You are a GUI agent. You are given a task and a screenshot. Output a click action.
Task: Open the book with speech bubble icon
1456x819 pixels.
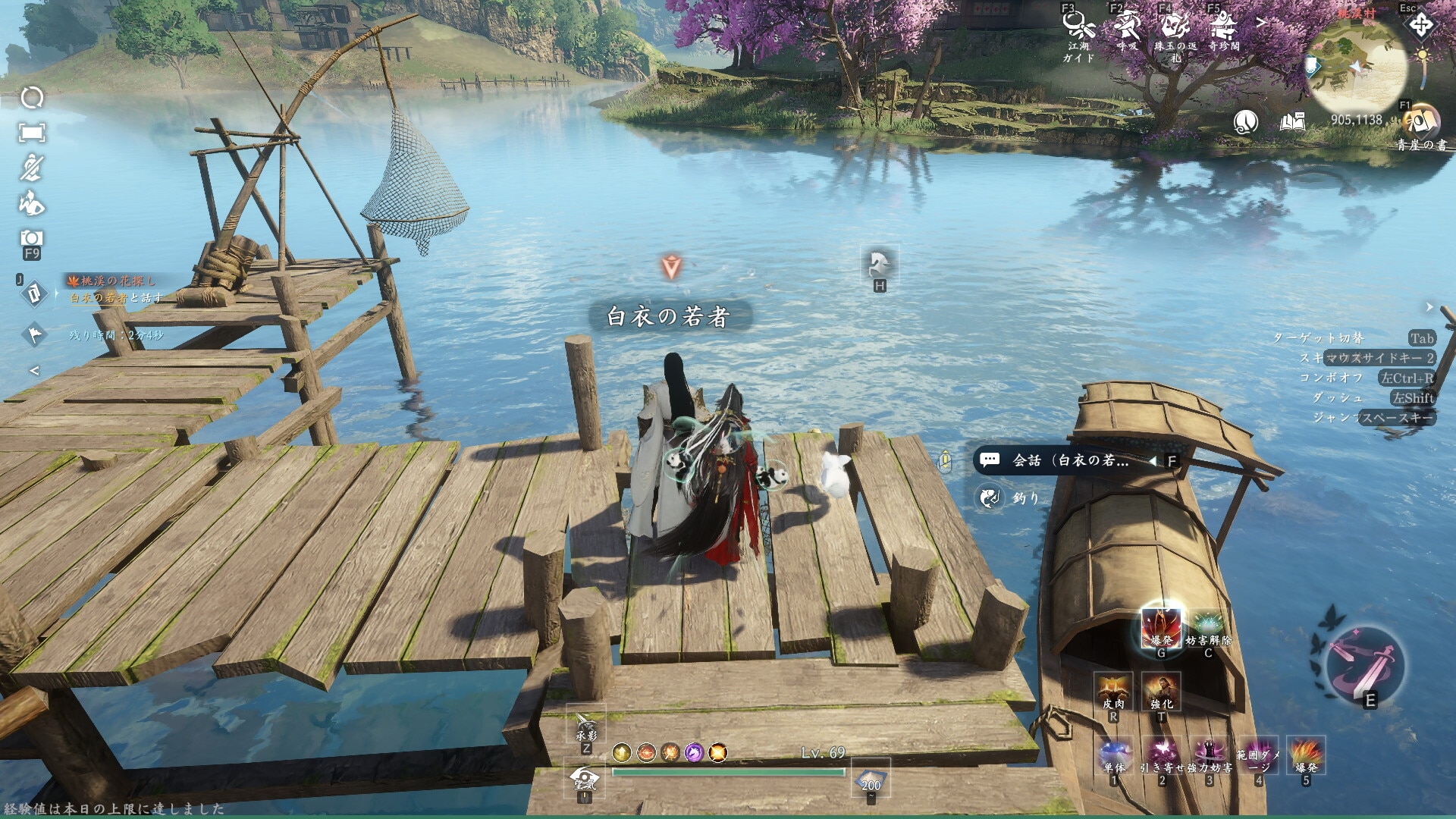click(x=1292, y=121)
